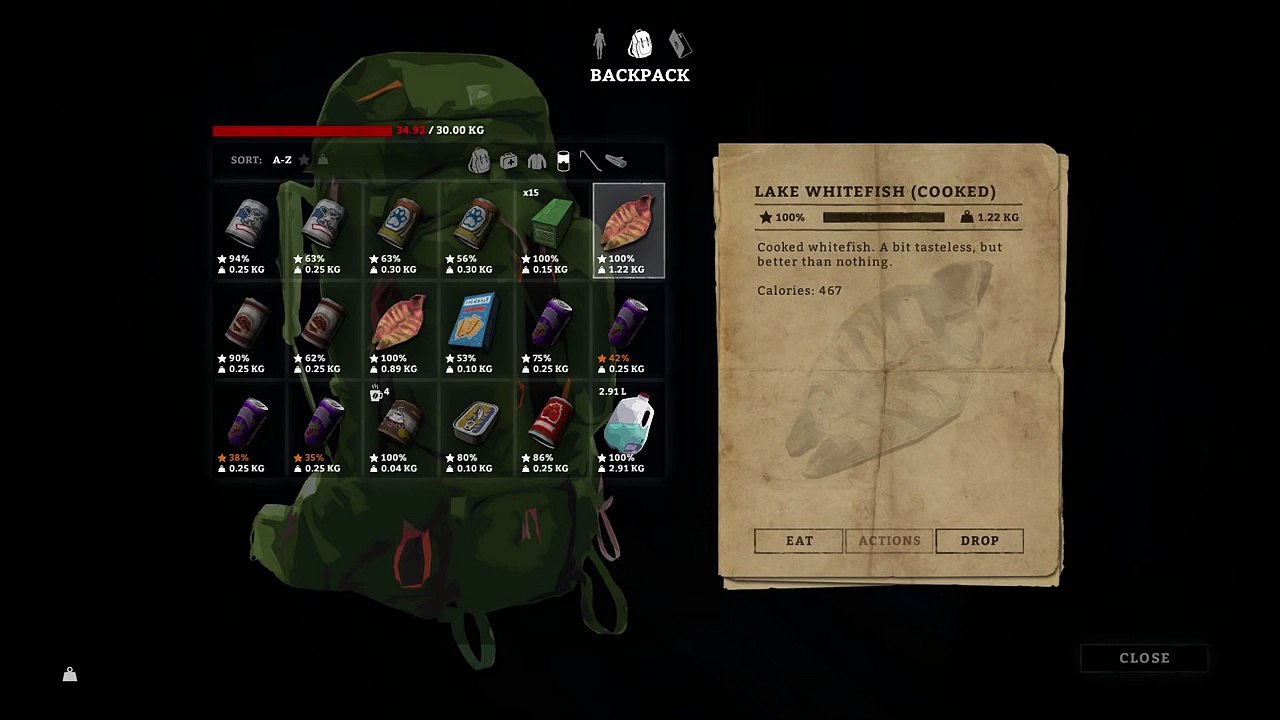Image resolution: width=1280 pixels, height=720 pixels.
Task: Drop the Lake Whitefish item
Action: 979,541
